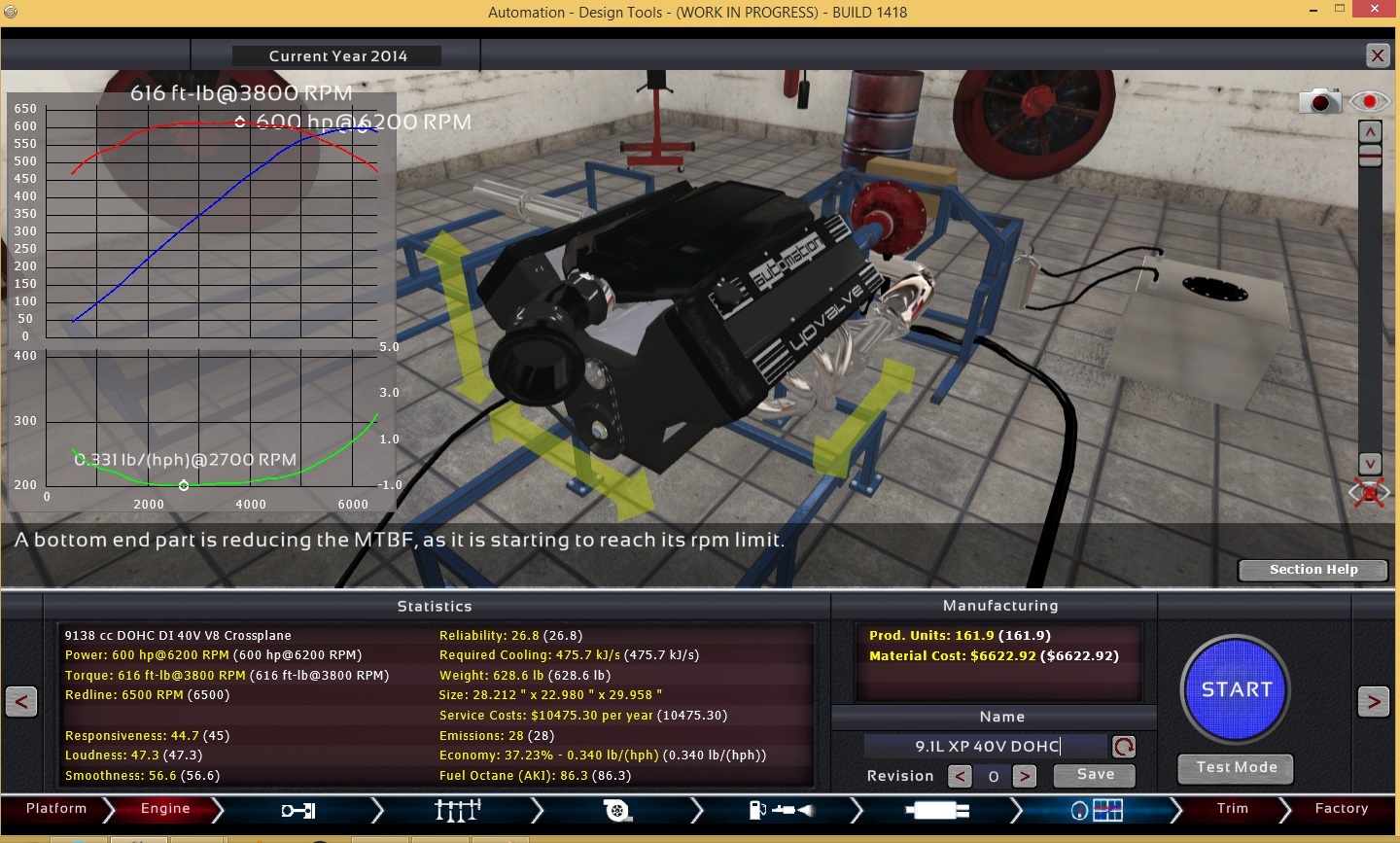Open Section Help

click(1312, 570)
